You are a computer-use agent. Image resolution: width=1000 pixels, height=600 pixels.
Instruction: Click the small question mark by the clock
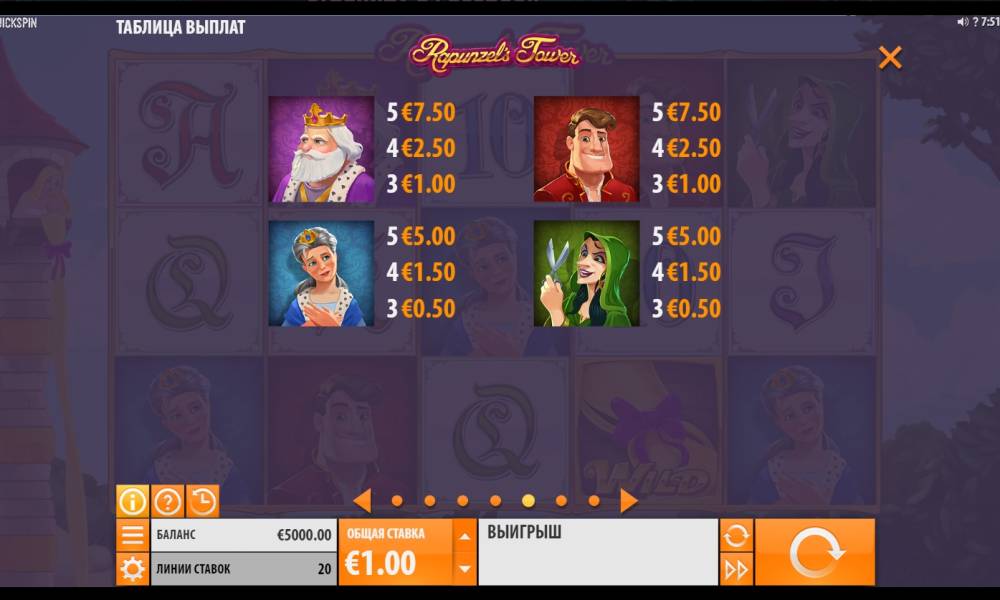973,22
